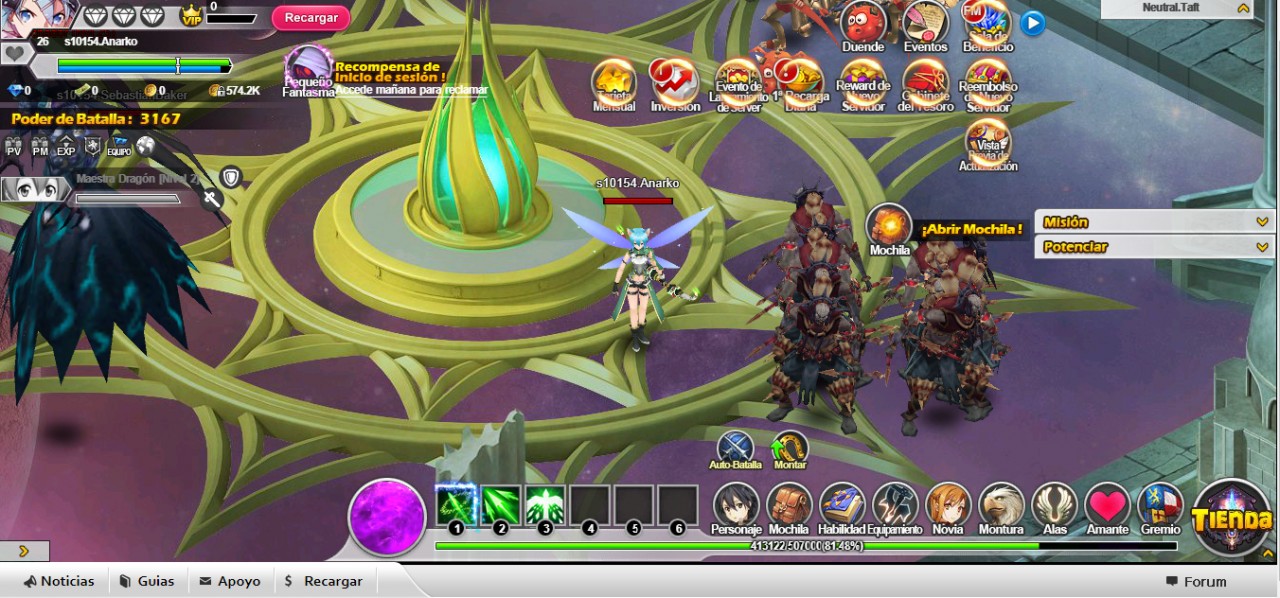Open the Tienda shop
Screen dimensions: 1280x598
(1232, 518)
